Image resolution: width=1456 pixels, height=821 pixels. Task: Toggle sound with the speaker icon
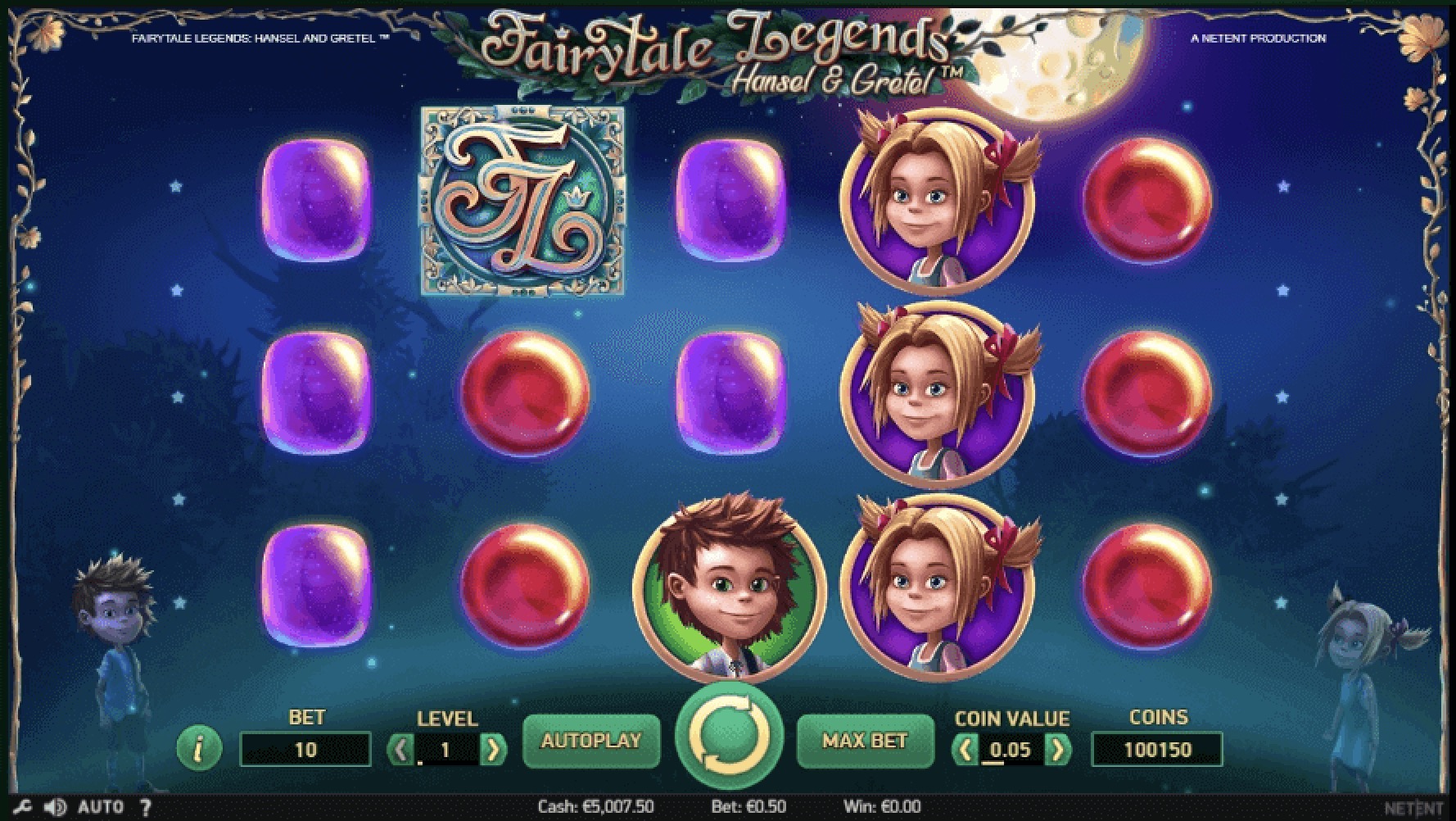55,808
